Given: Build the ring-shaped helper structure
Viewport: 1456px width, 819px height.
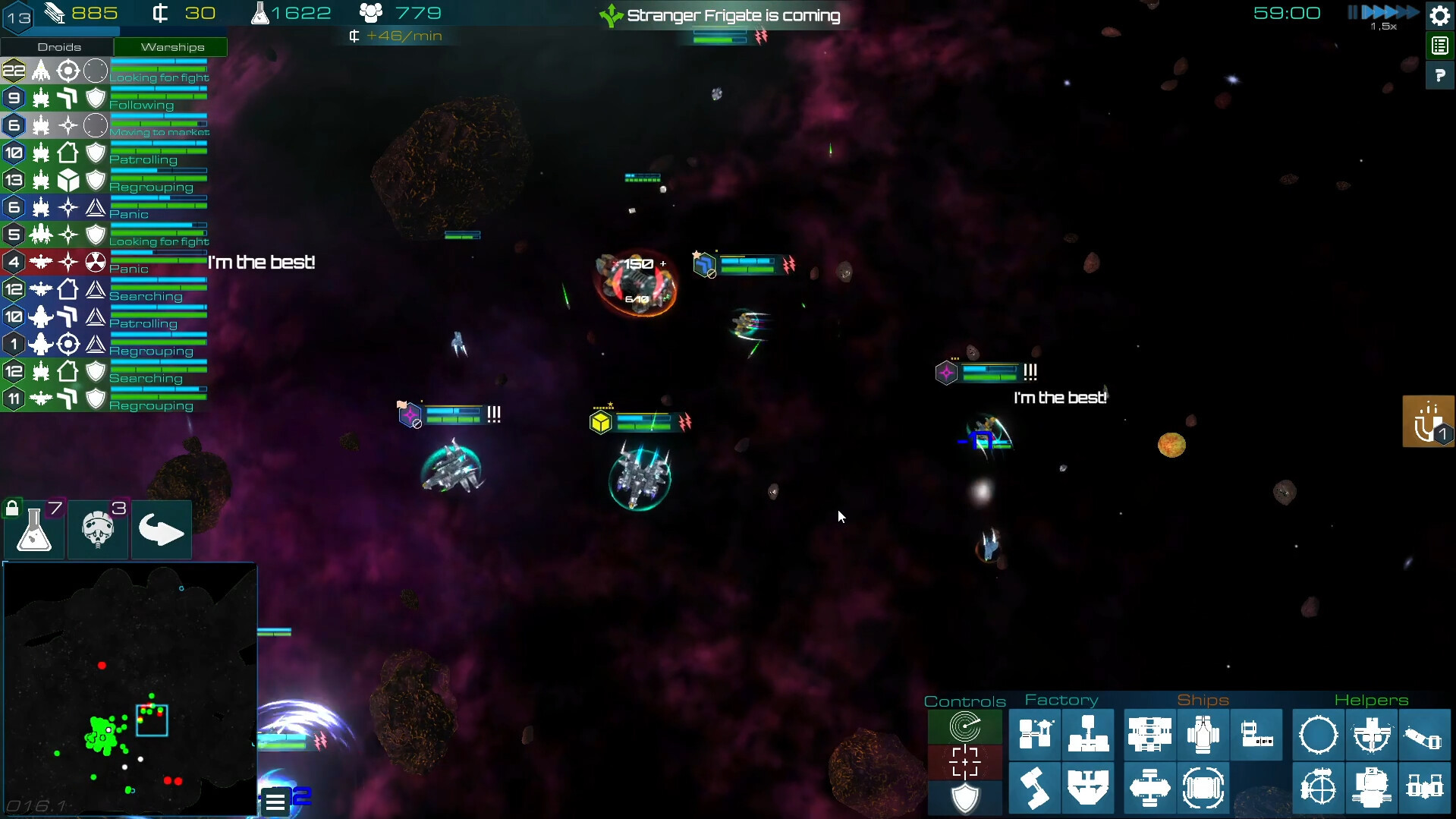Looking at the screenshot, I should click(x=1319, y=735).
